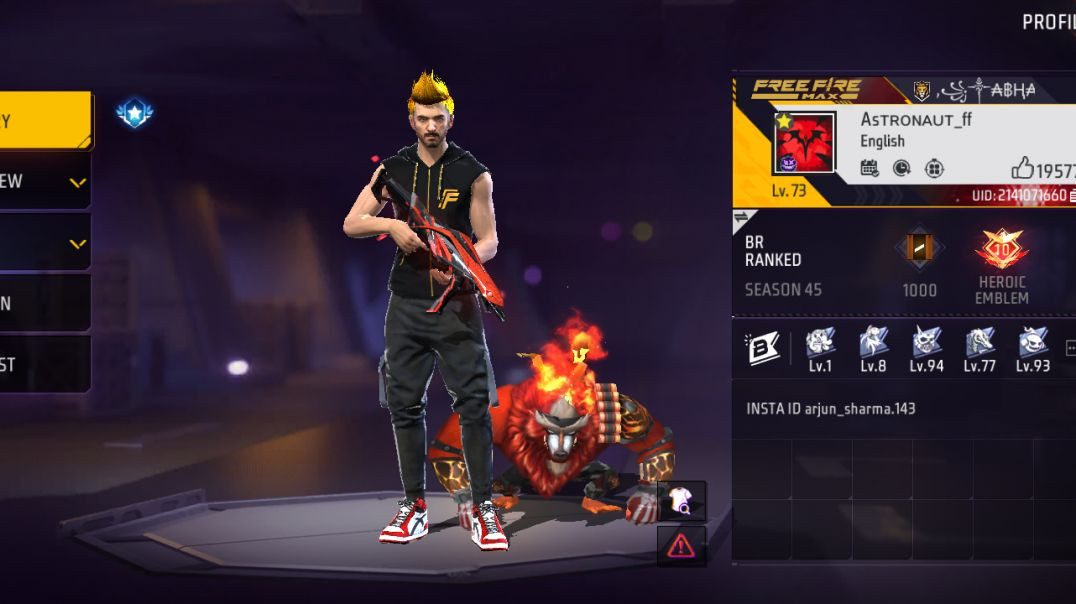Open the guild lion badge in the banner
This screenshot has width=1076, height=604.
pos(921,91)
